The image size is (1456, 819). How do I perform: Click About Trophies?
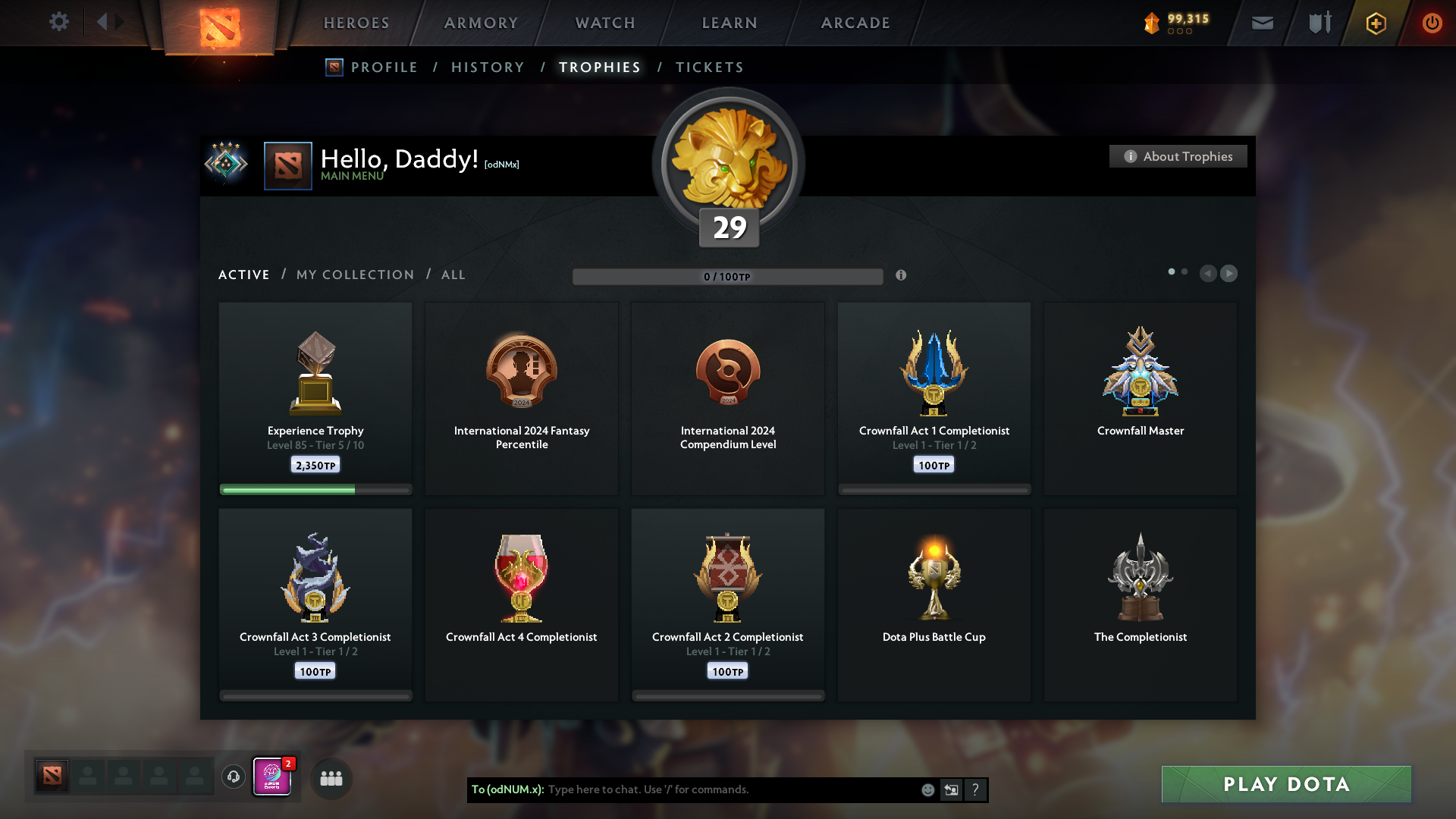coord(1178,156)
